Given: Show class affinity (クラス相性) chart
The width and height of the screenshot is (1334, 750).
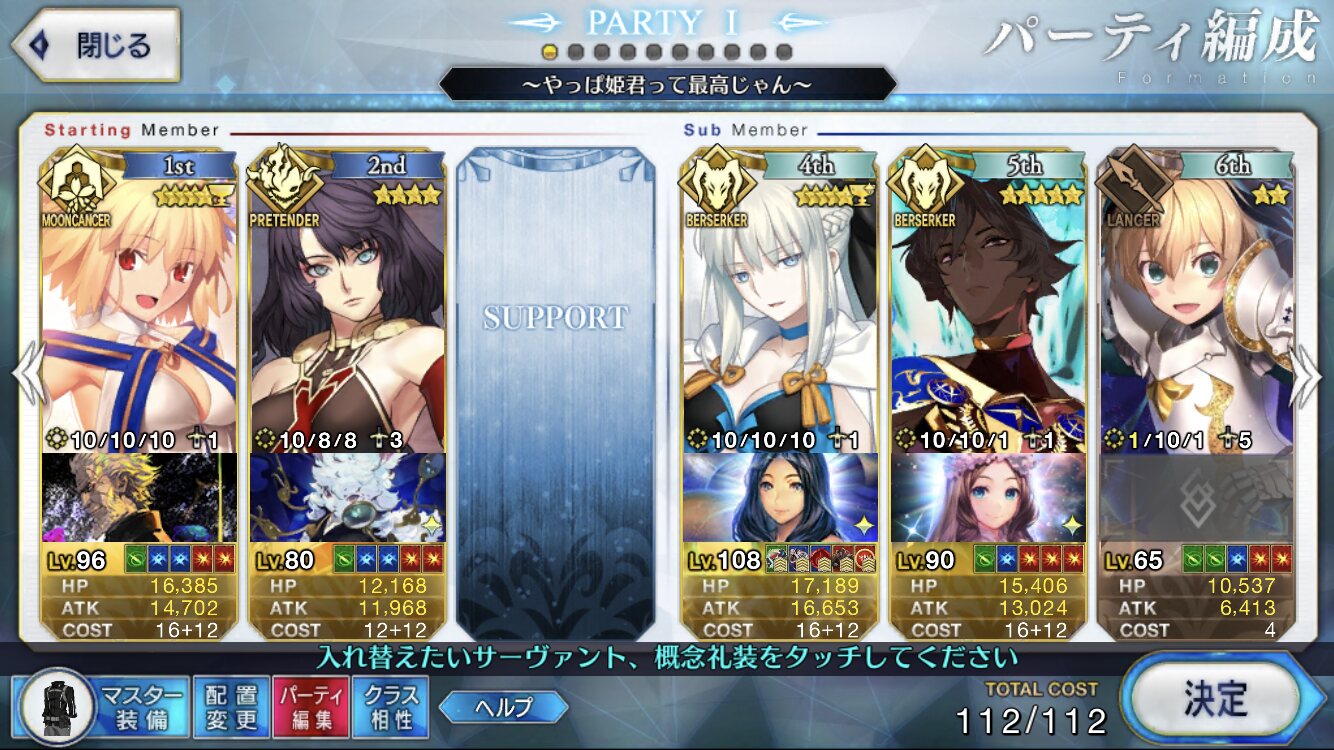Looking at the screenshot, I should 391,707.
